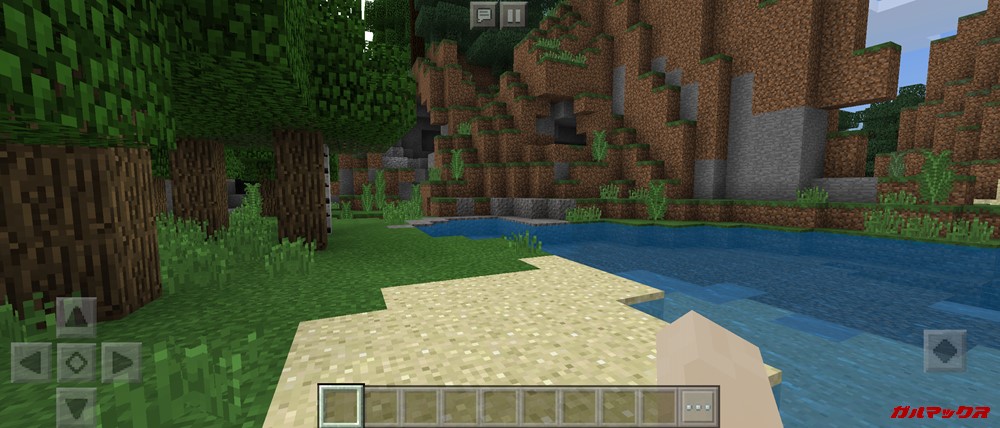1000x428 pixels.
Task: Tap the jump button
Action: pyautogui.click(x=944, y=351)
